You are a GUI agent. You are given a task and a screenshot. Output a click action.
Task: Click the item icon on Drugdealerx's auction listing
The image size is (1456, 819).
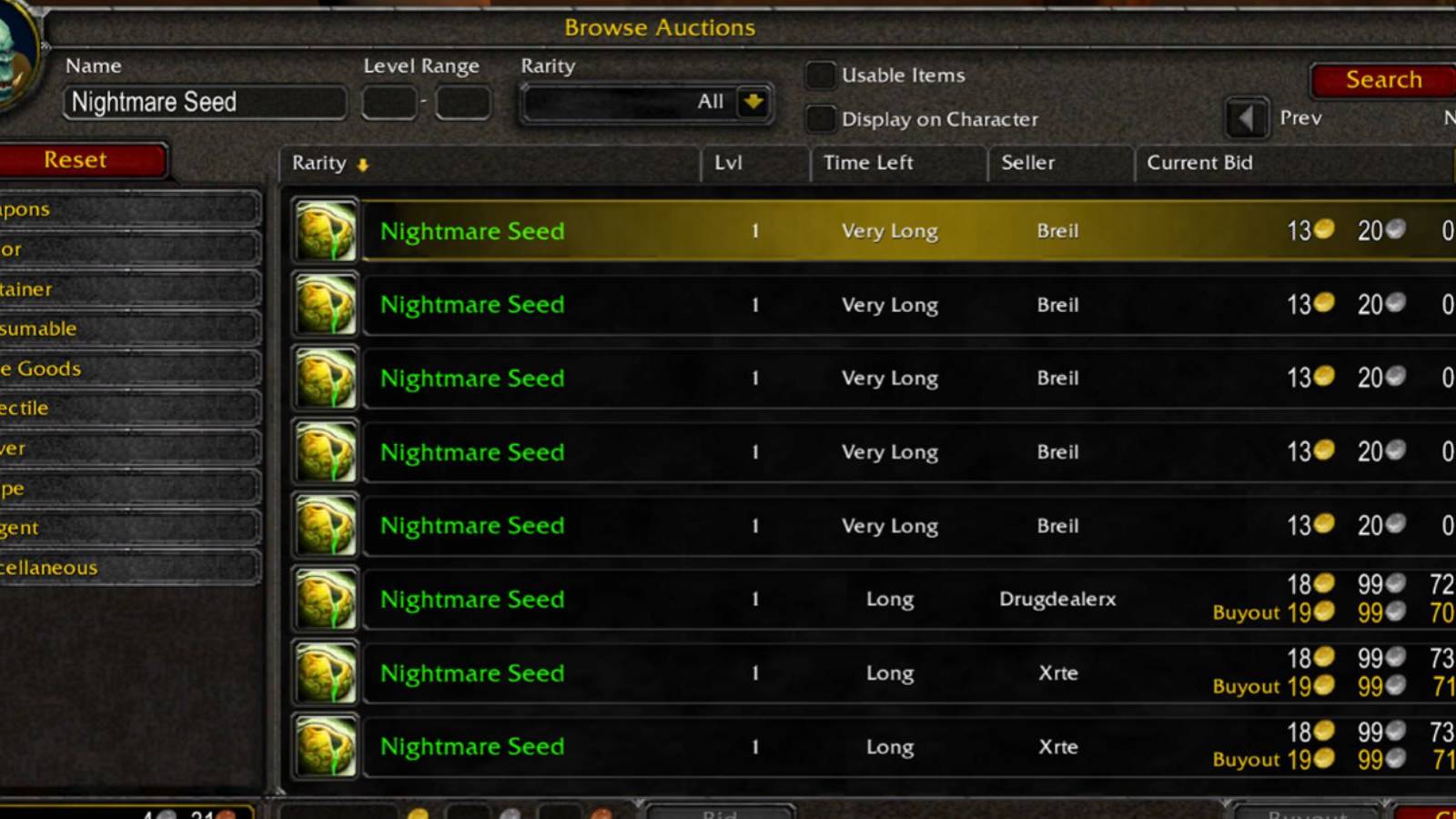325,599
